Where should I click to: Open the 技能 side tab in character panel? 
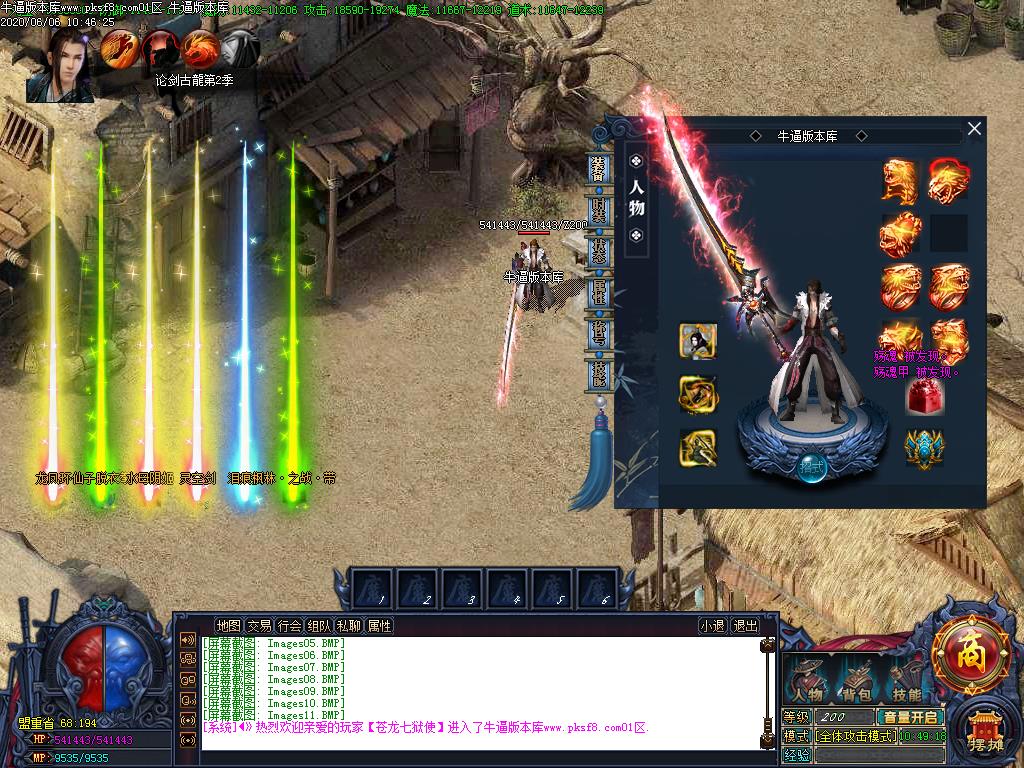pyautogui.click(x=599, y=374)
